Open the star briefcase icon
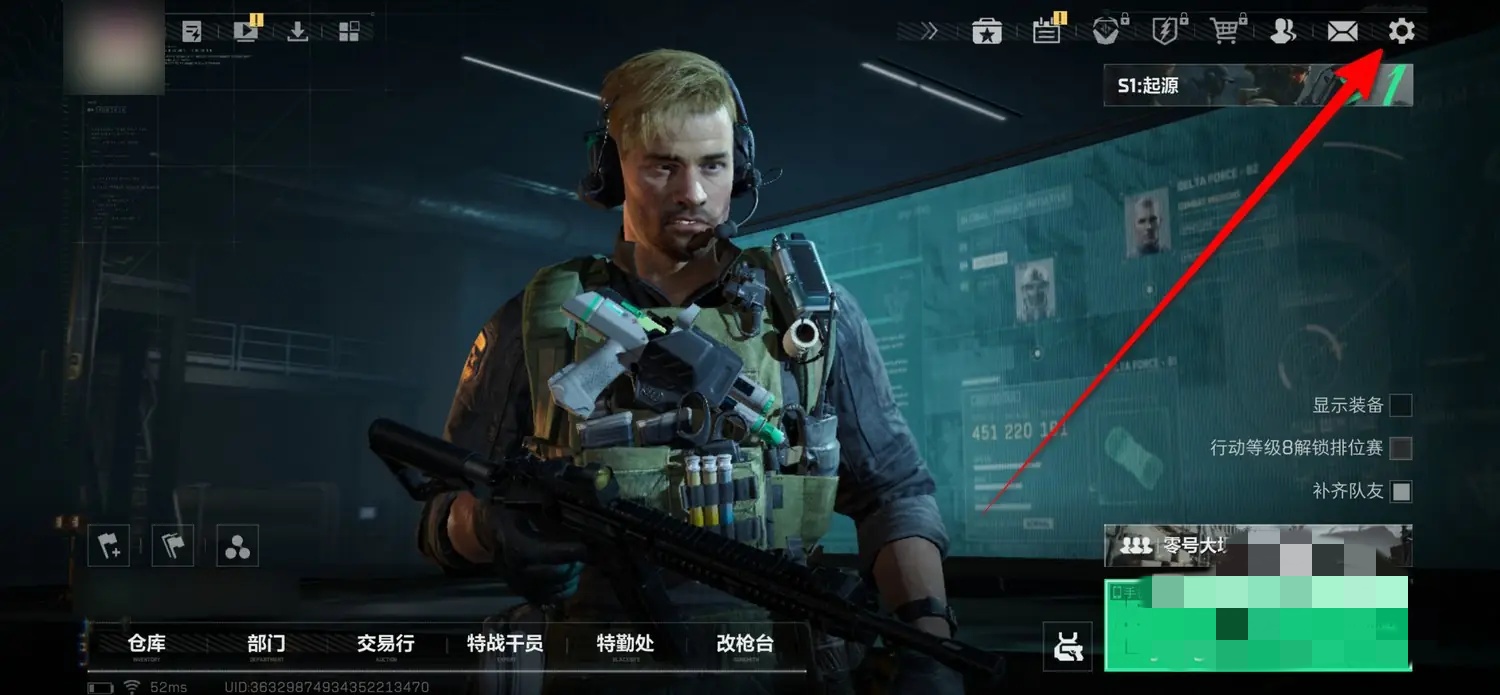This screenshot has width=1500, height=695. coord(987,32)
